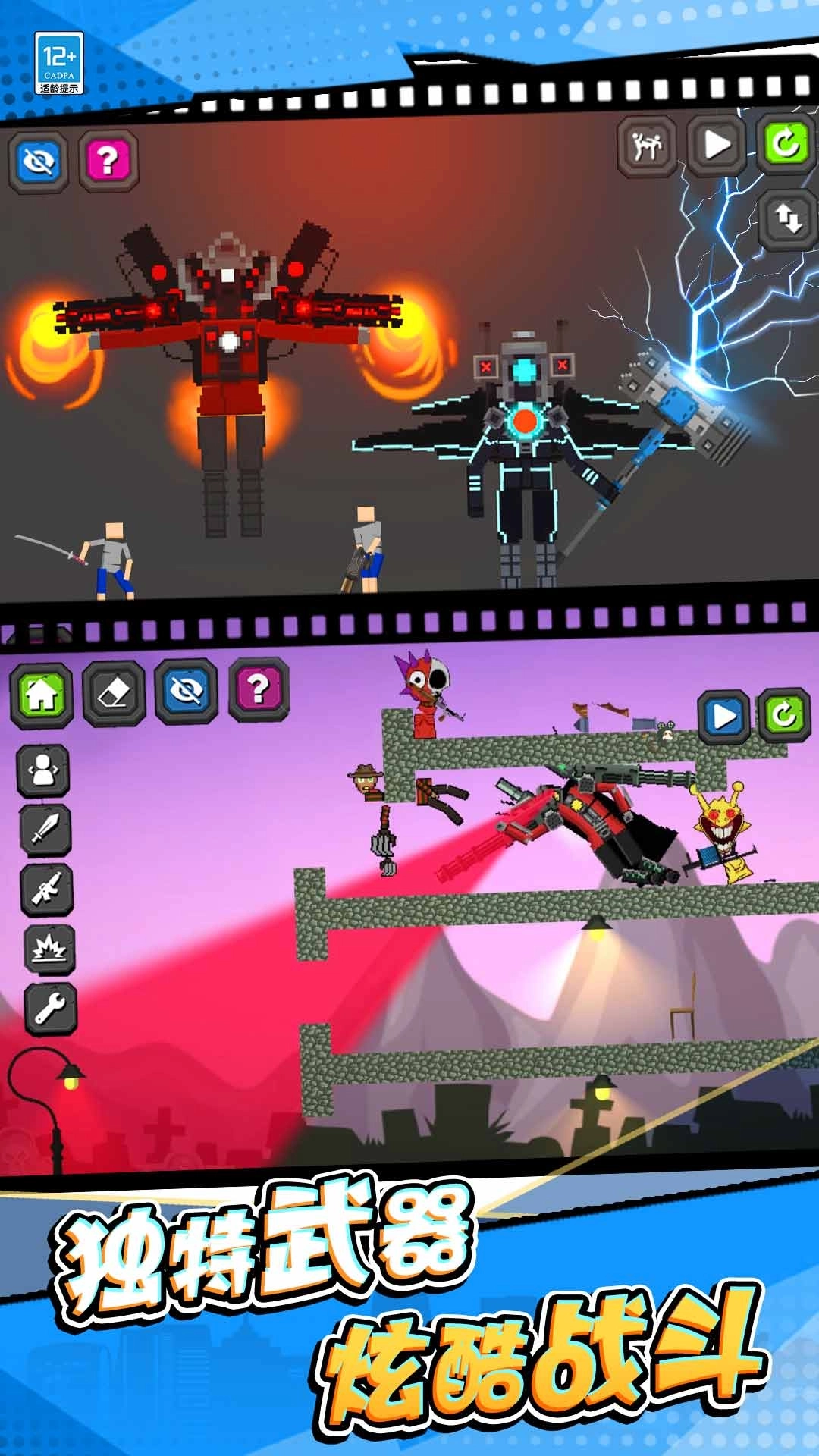Open the rifle firearms category

(x=47, y=889)
